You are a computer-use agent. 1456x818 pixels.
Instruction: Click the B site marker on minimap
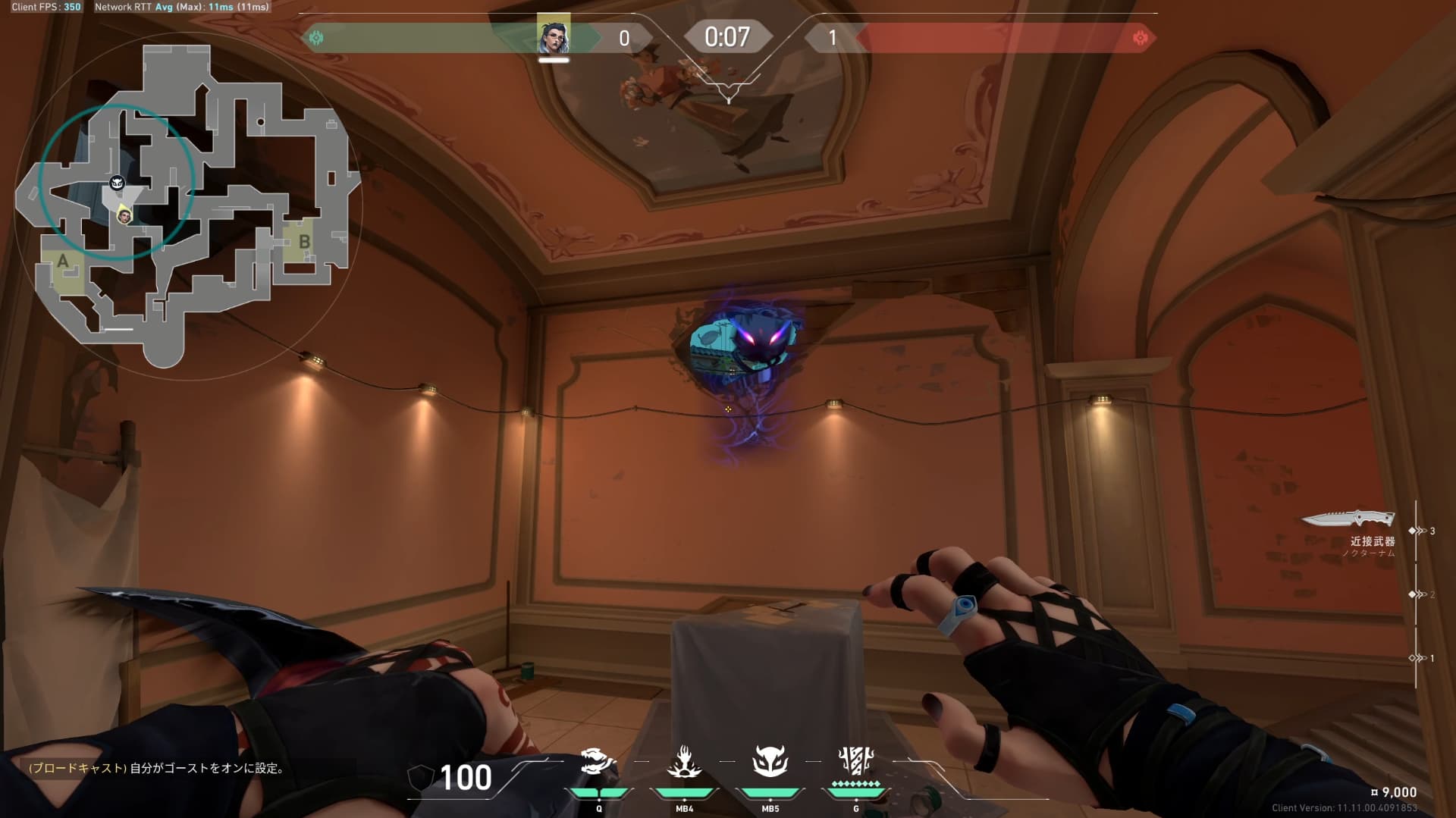[304, 242]
